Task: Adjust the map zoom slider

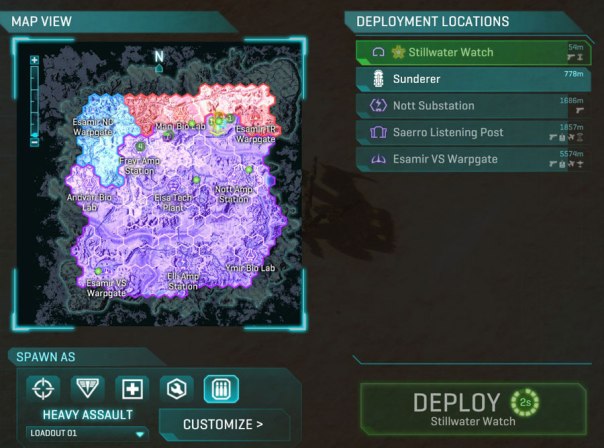Action: tap(35, 102)
